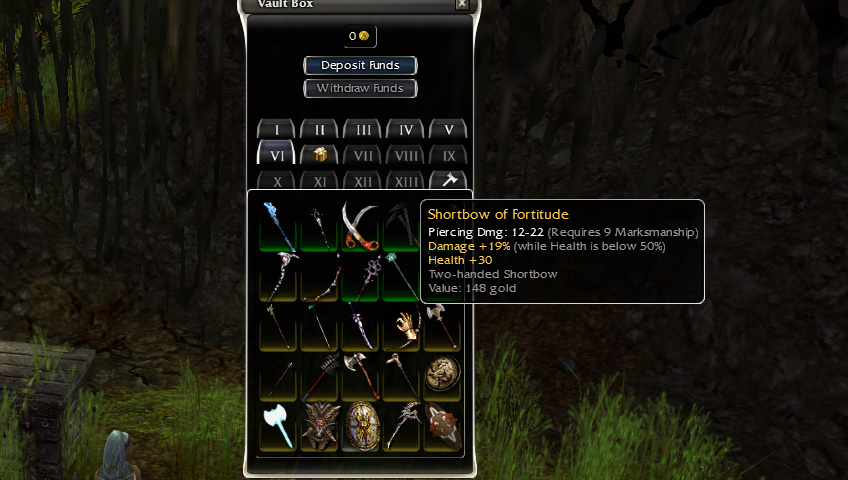Open the hammer materials tab

pyautogui.click(x=449, y=181)
